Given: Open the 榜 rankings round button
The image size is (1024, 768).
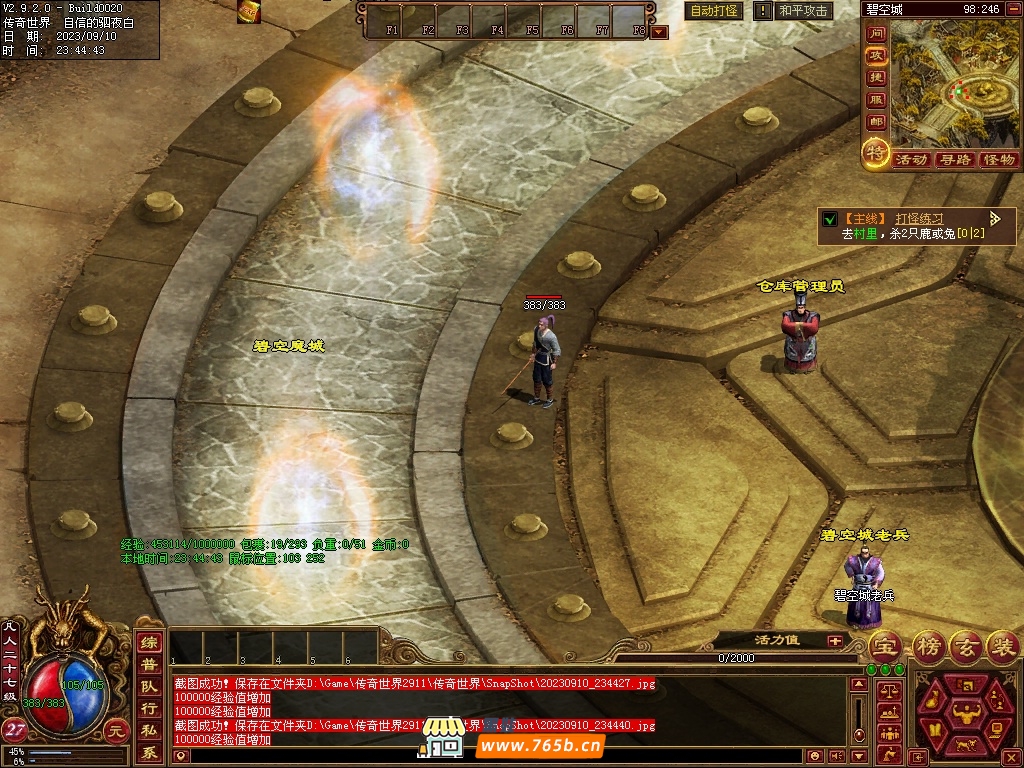Looking at the screenshot, I should click(x=929, y=646).
